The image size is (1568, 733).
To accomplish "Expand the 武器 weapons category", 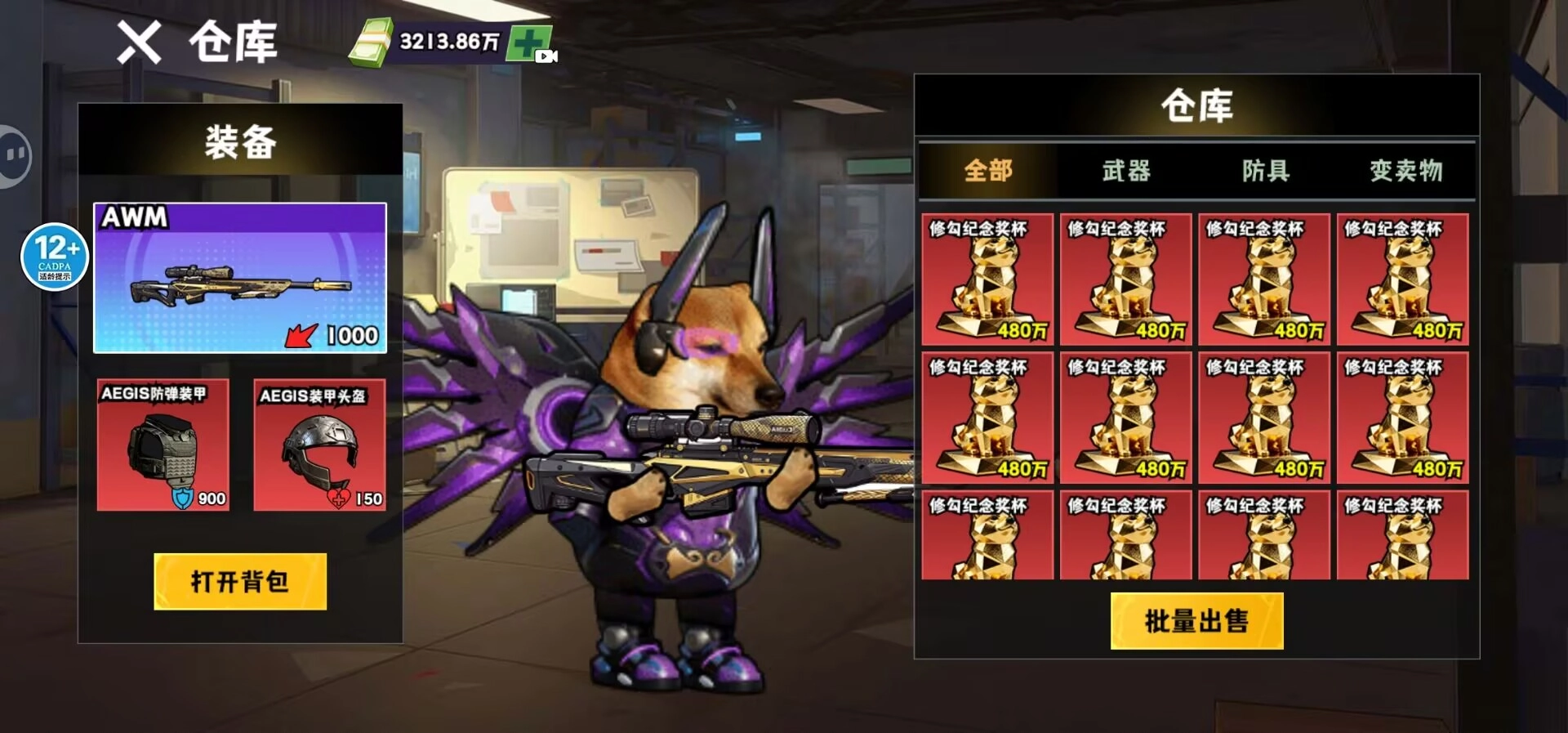I will click(1127, 172).
